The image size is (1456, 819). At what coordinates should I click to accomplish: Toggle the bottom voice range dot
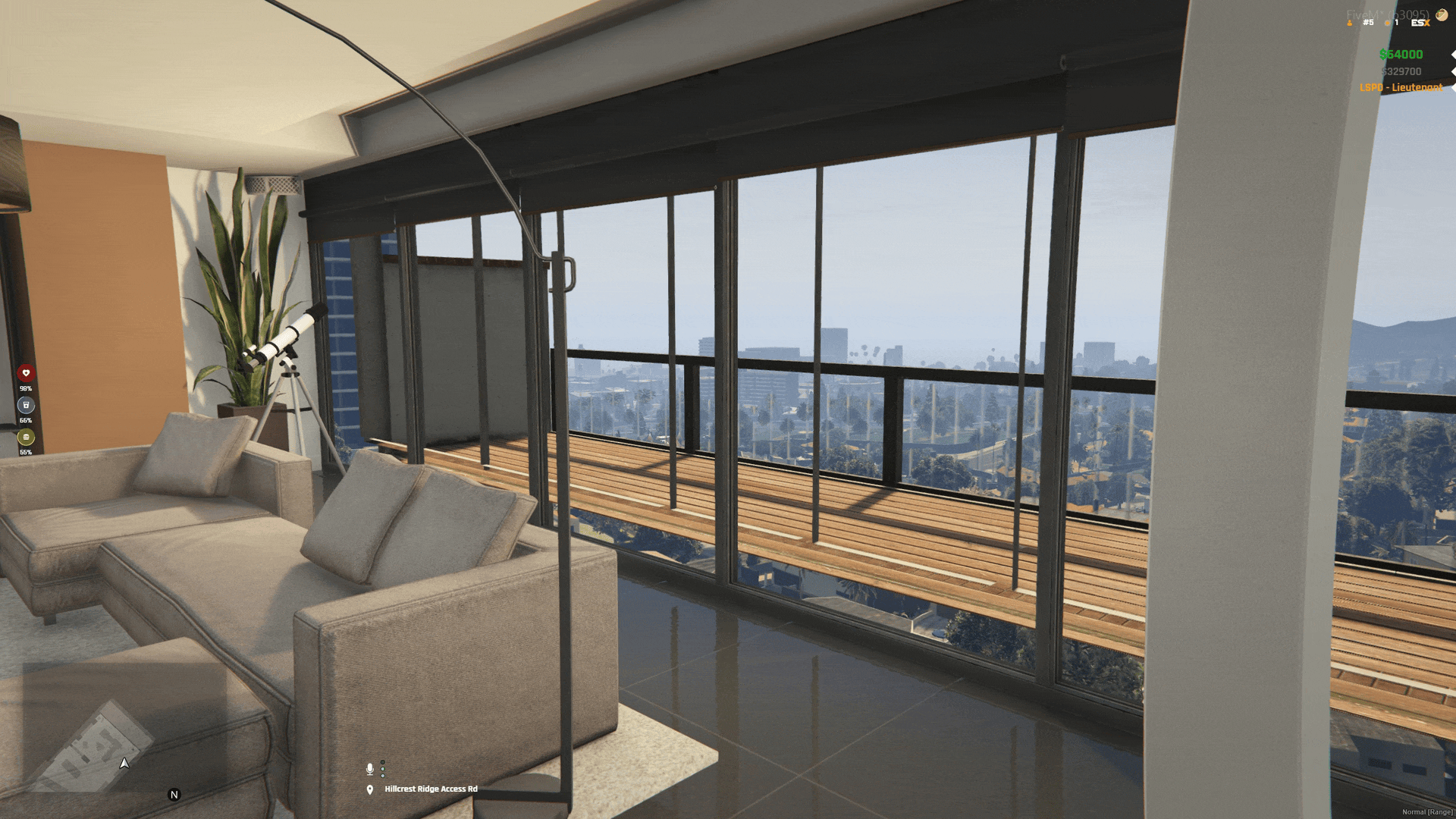pos(382,774)
